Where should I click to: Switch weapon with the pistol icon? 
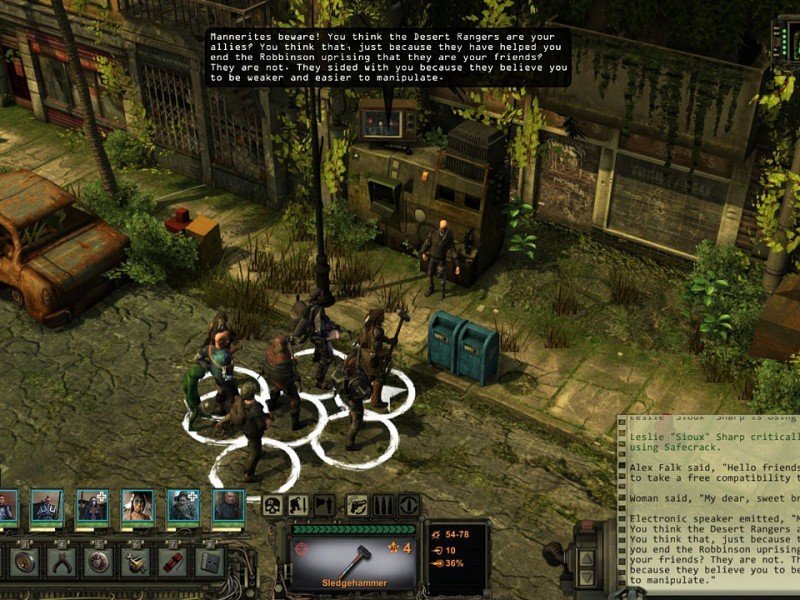coord(358,505)
